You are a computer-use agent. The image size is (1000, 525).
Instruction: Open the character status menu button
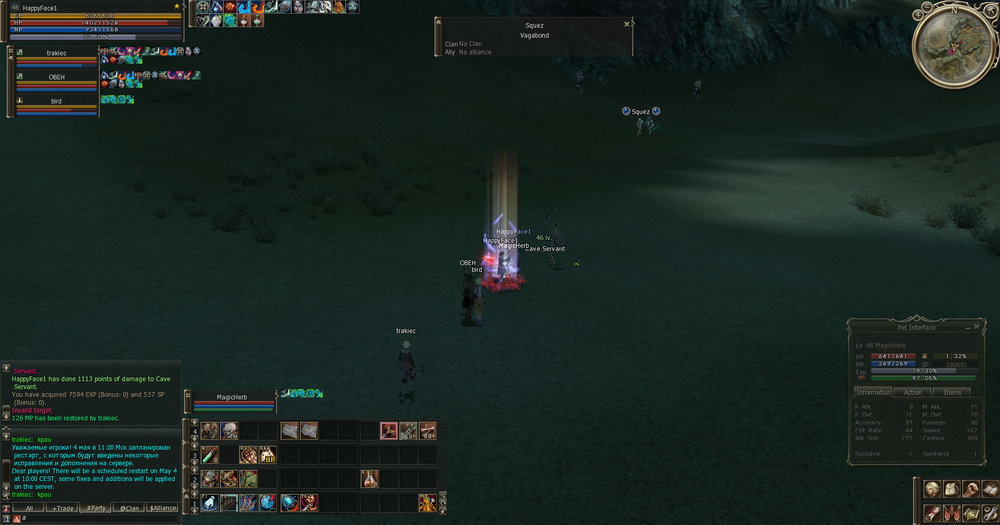931,489
